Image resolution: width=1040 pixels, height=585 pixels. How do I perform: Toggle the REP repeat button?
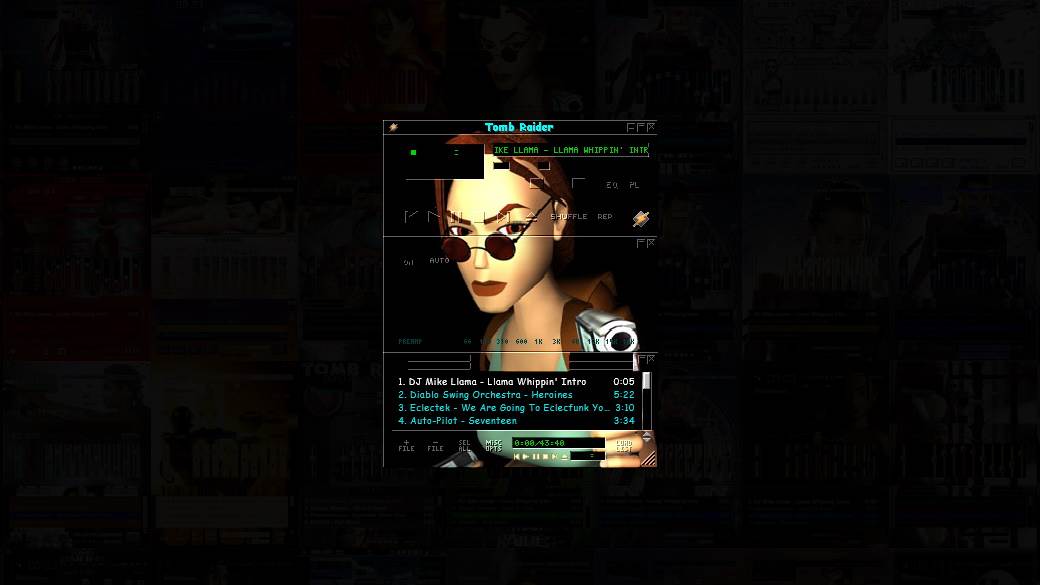point(605,216)
